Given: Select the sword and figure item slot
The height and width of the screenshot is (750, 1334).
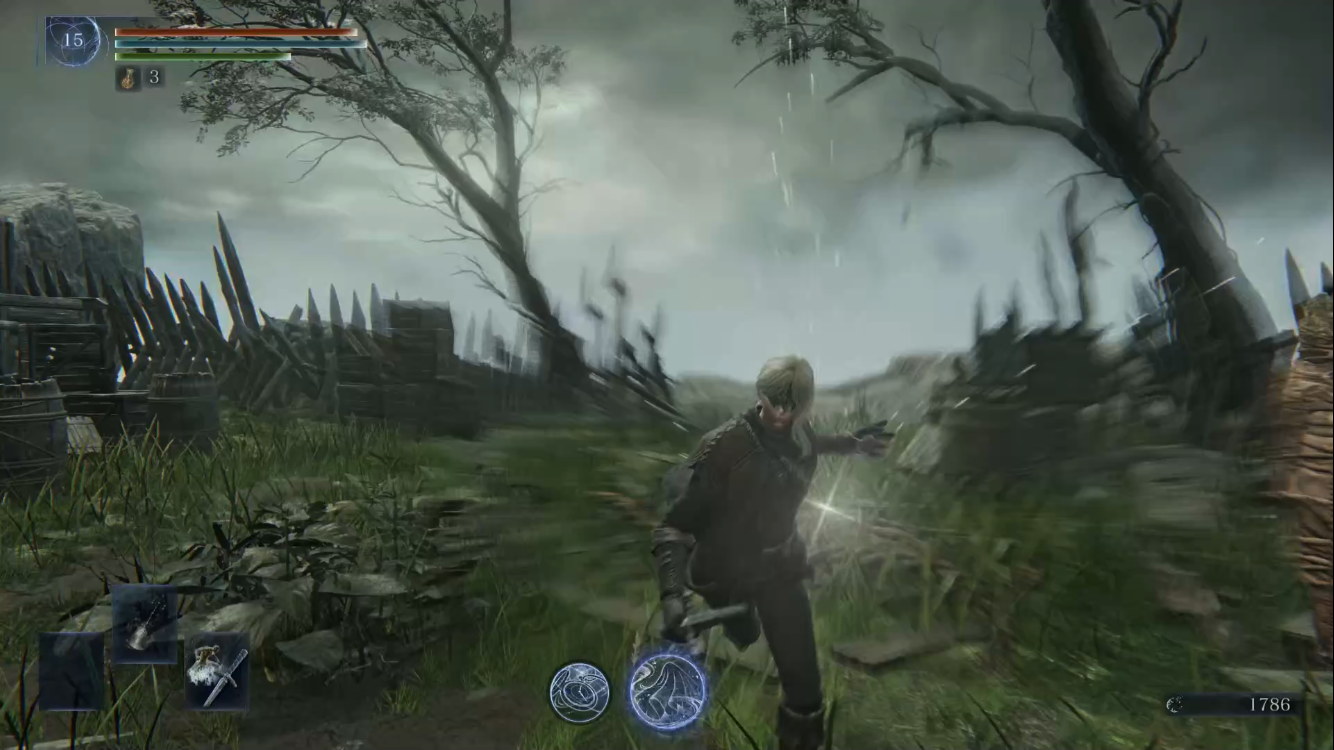Looking at the screenshot, I should [x=217, y=671].
